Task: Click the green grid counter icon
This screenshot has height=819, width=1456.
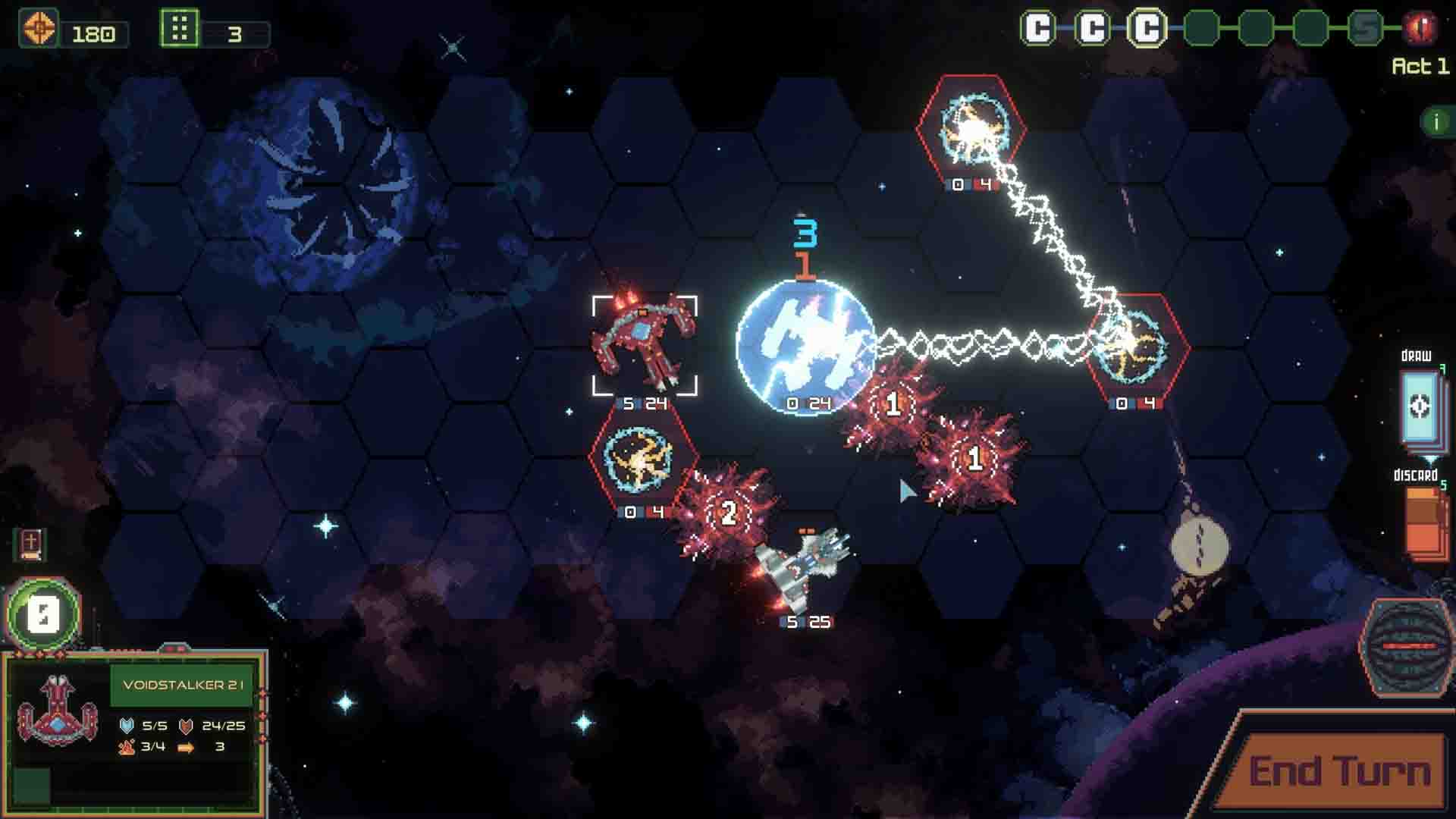Action: point(178,29)
